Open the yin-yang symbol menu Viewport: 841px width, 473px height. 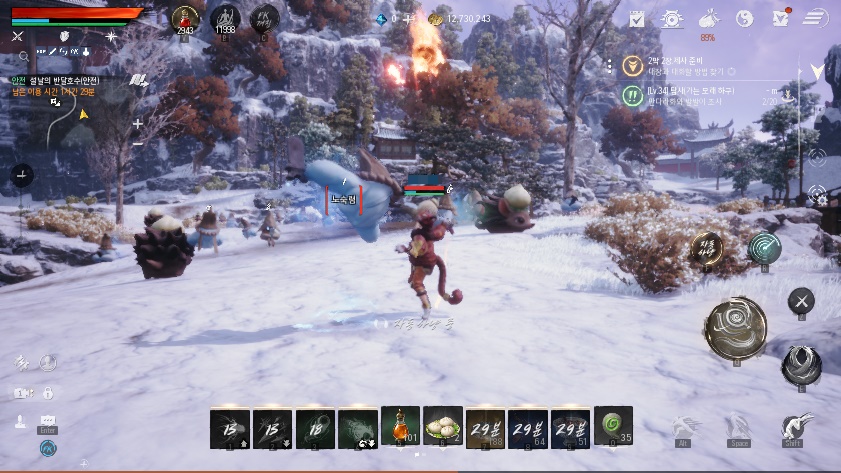pyautogui.click(x=744, y=18)
